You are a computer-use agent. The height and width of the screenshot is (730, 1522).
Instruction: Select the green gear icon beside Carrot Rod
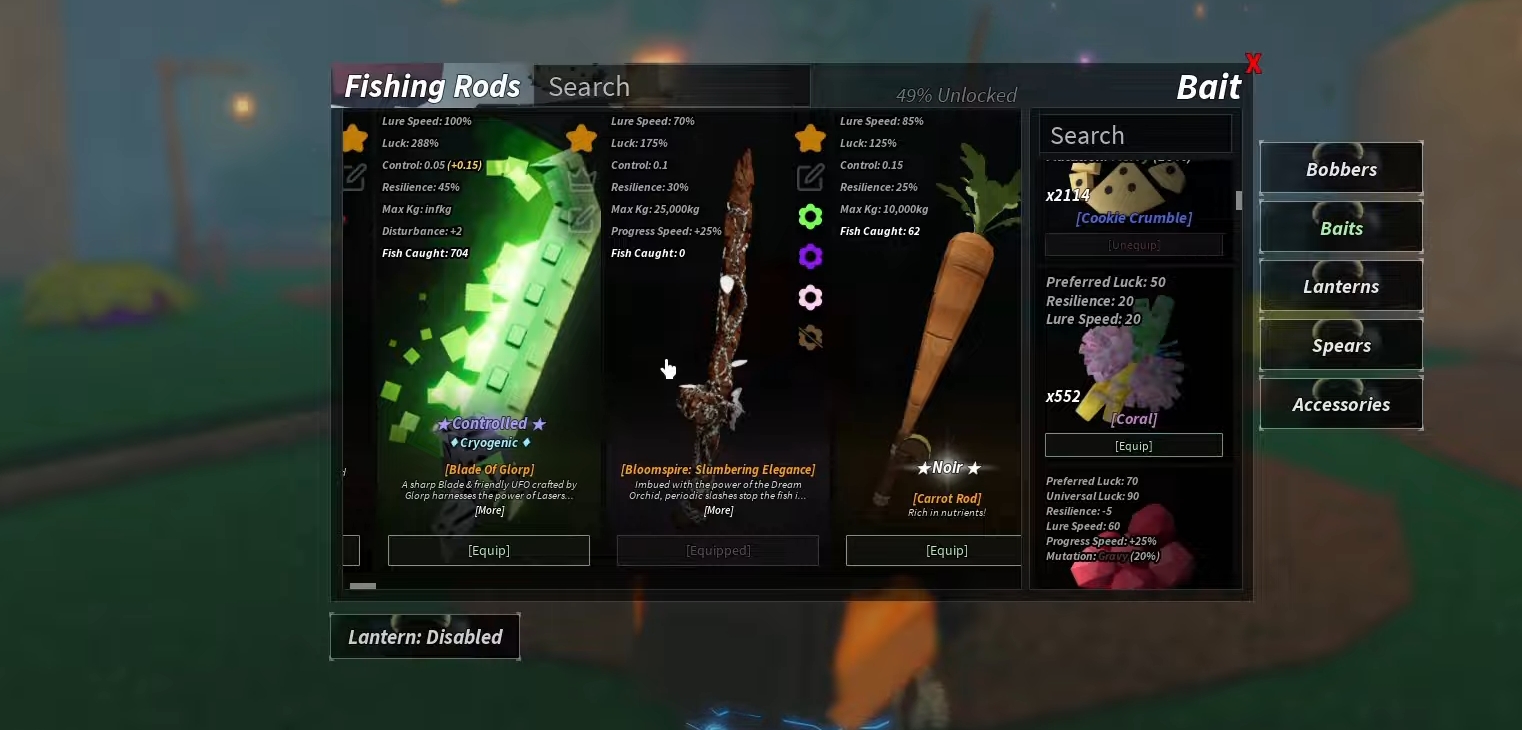click(x=810, y=216)
